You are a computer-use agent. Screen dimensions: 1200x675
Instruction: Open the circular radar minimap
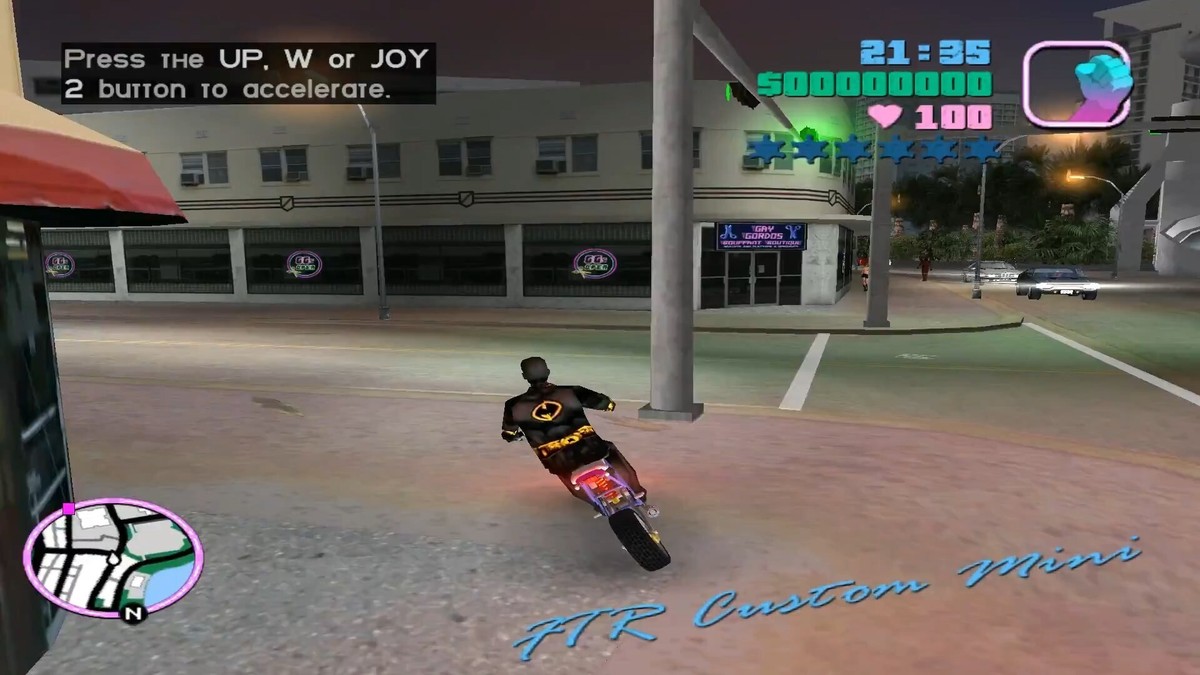pos(113,556)
